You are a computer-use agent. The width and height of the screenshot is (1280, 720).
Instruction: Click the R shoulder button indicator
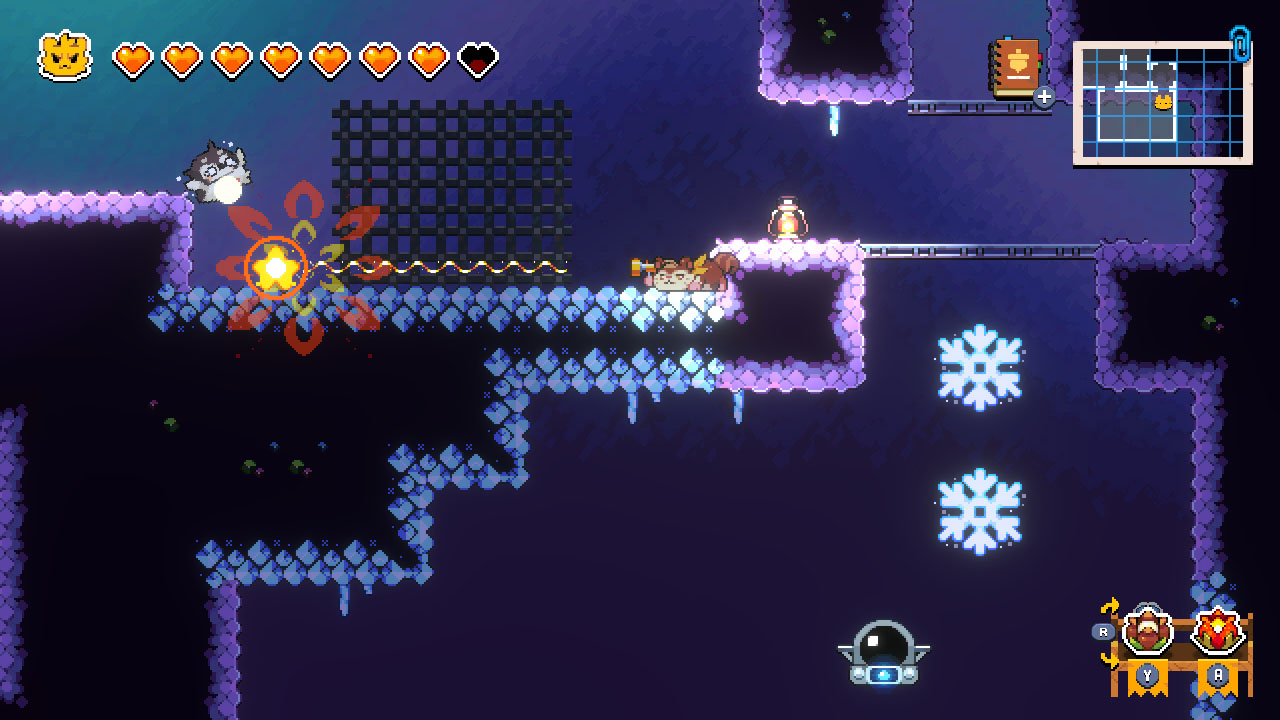point(1103,631)
